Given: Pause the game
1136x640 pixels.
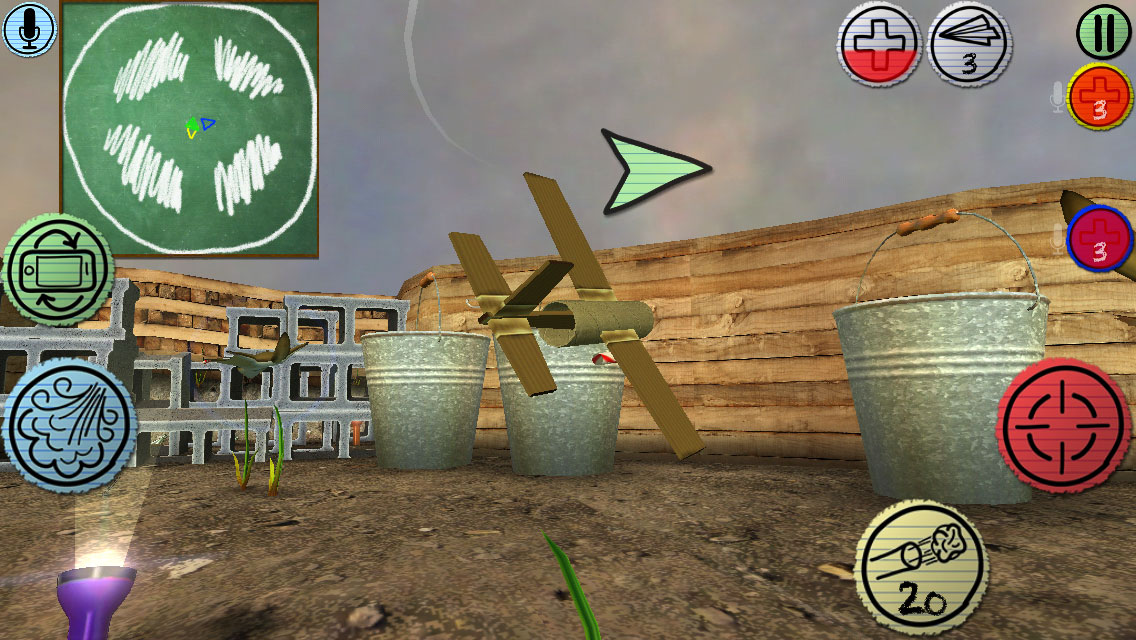Looking at the screenshot, I should 1103,32.
